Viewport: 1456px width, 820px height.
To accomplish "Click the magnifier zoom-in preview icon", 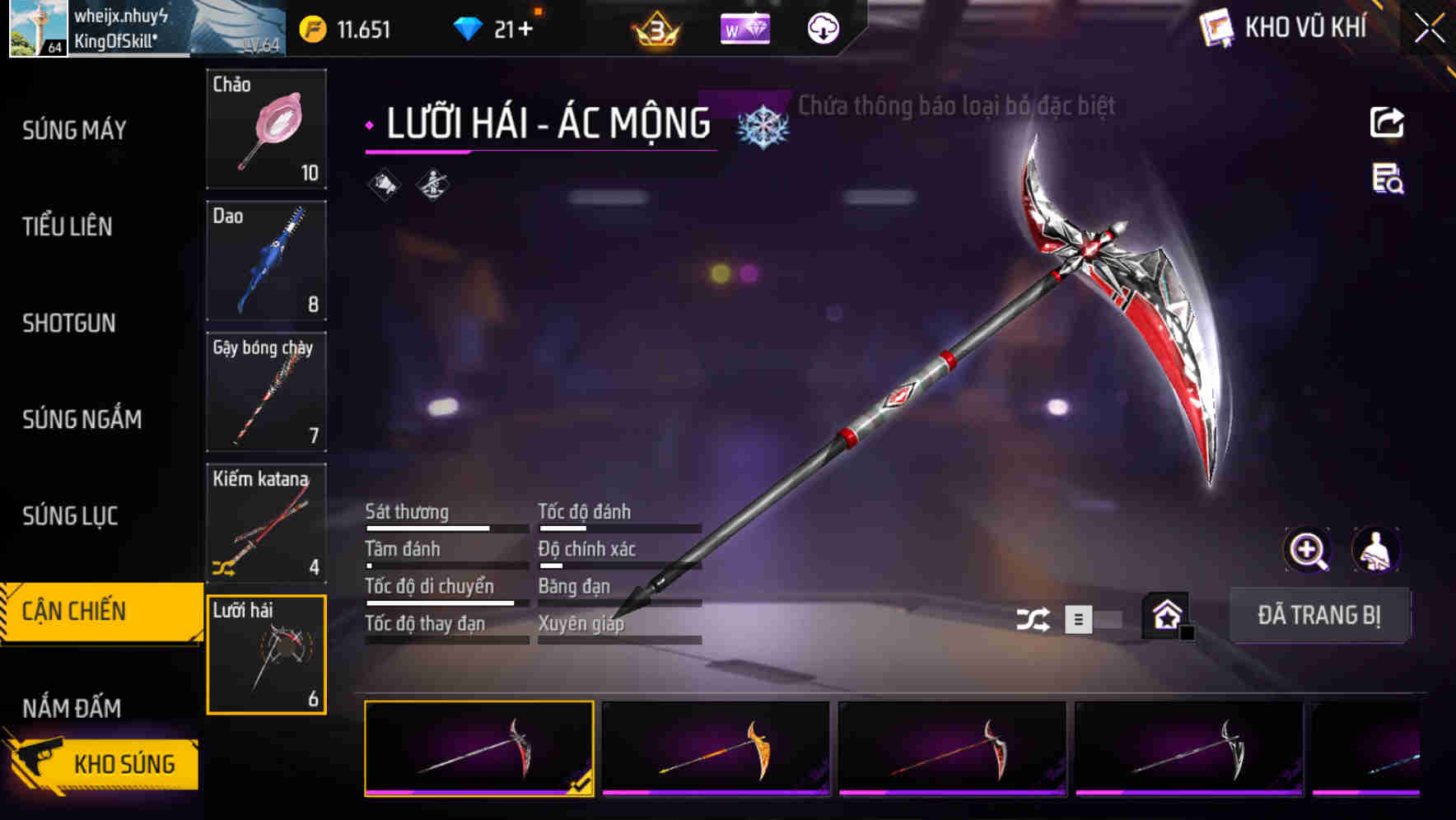I will pyautogui.click(x=1309, y=550).
